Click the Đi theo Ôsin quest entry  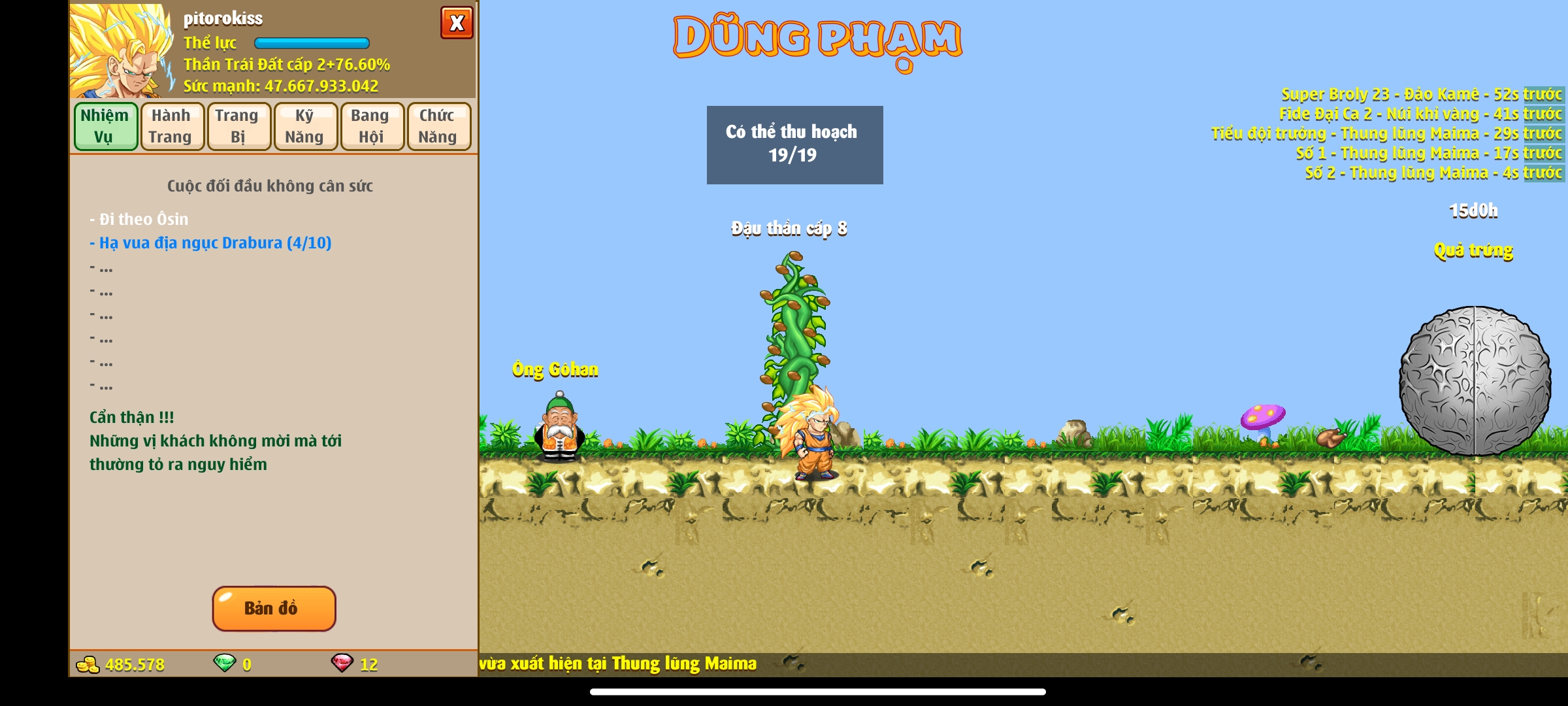139,218
